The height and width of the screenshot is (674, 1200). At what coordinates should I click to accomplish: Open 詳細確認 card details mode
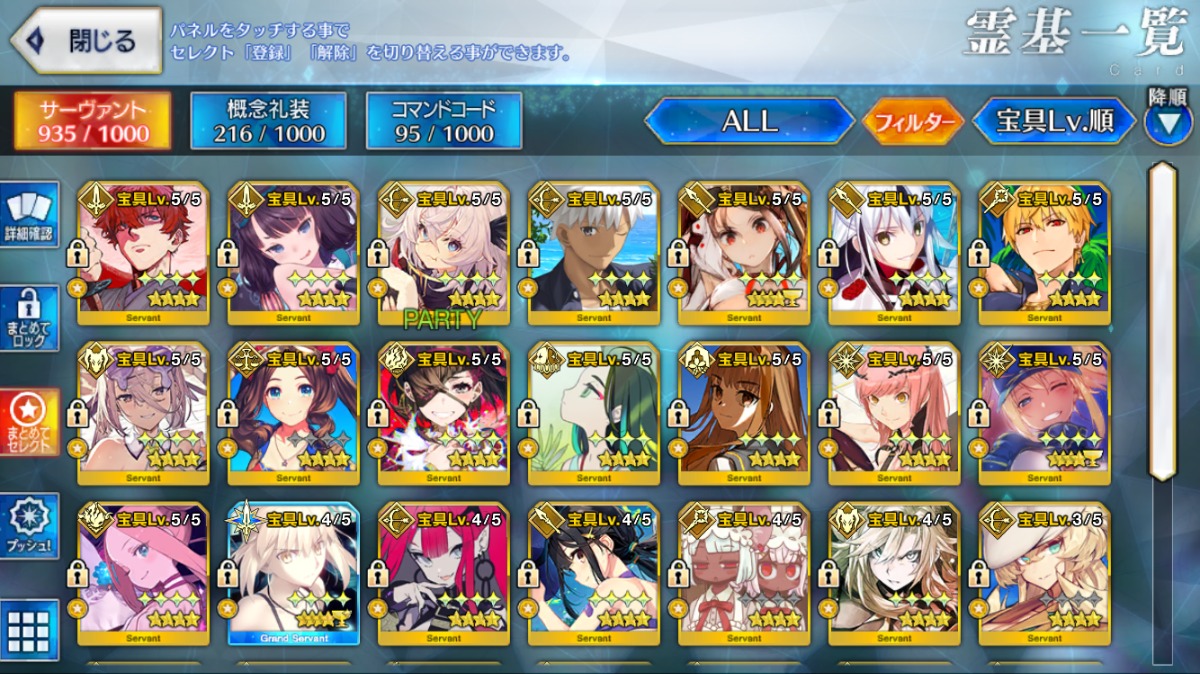coord(29,214)
